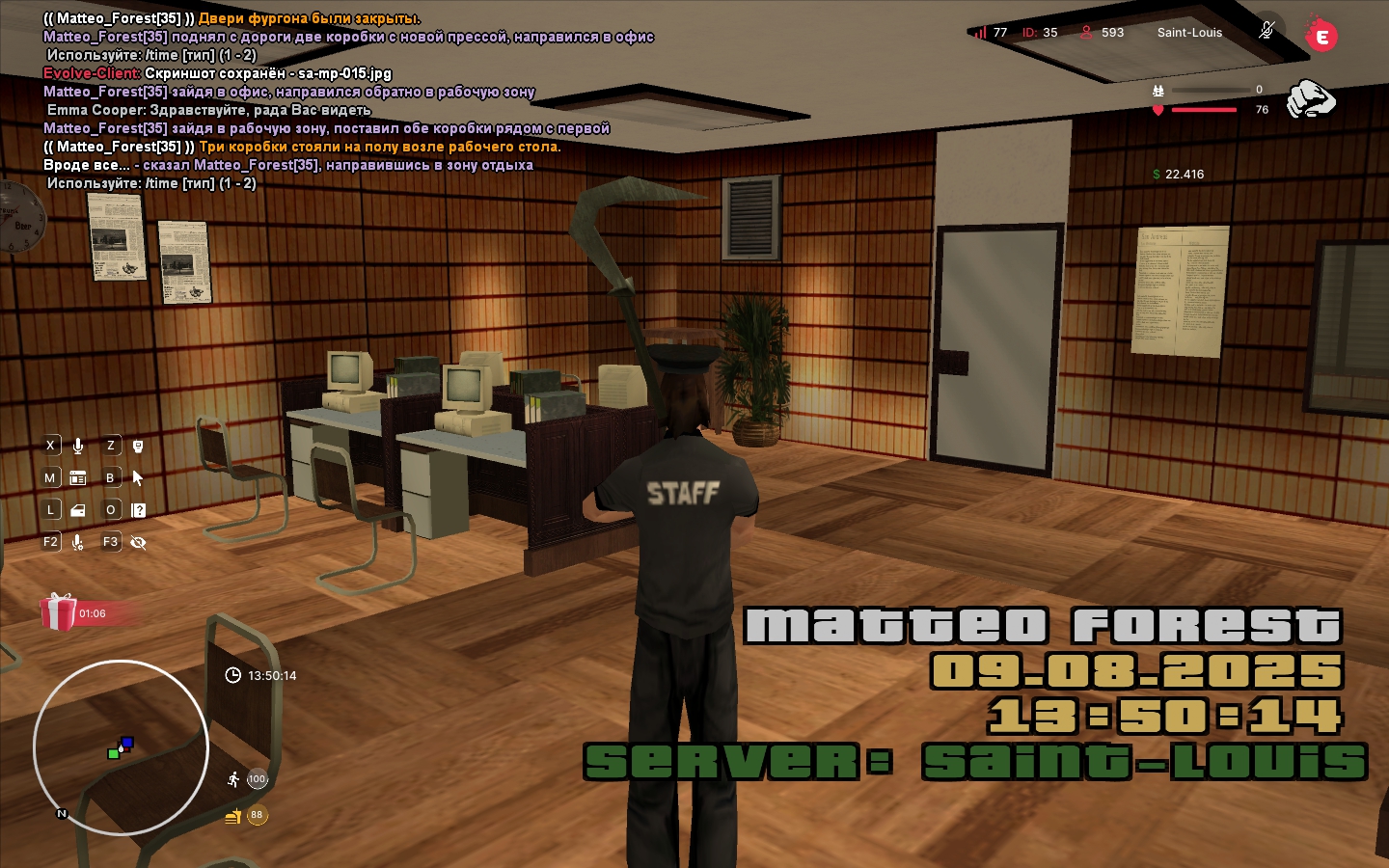Activate the mouse cursor mode icon
Image resolution: width=1389 pixels, height=868 pixels.
138,477
